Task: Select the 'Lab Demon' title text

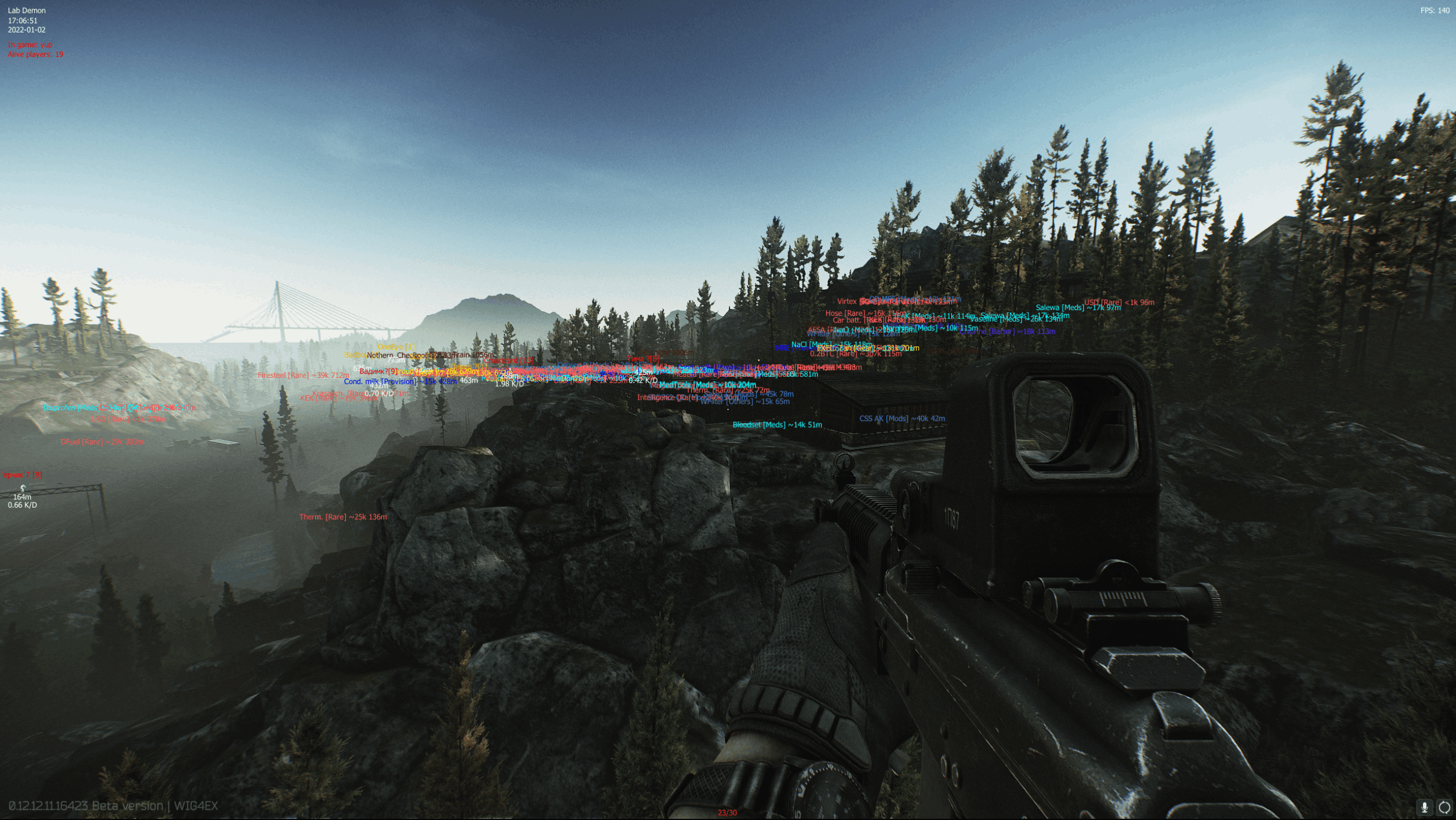Action: (x=26, y=10)
